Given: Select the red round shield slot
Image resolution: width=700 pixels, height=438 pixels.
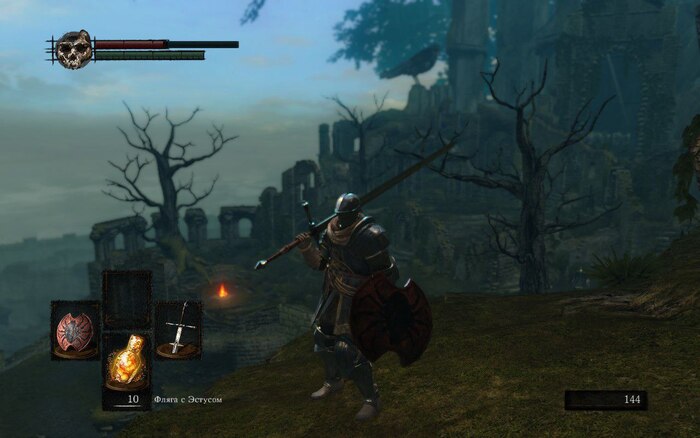Looking at the screenshot, I should [x=75, y=331].
